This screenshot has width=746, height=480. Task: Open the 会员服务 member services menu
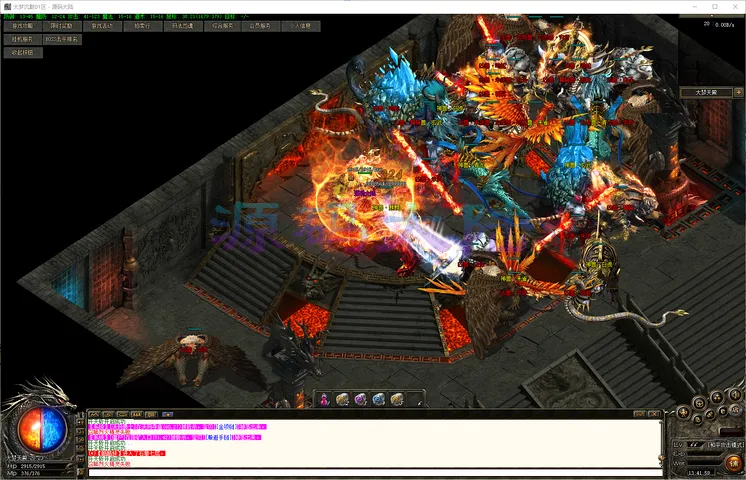[x=261, y=27]
